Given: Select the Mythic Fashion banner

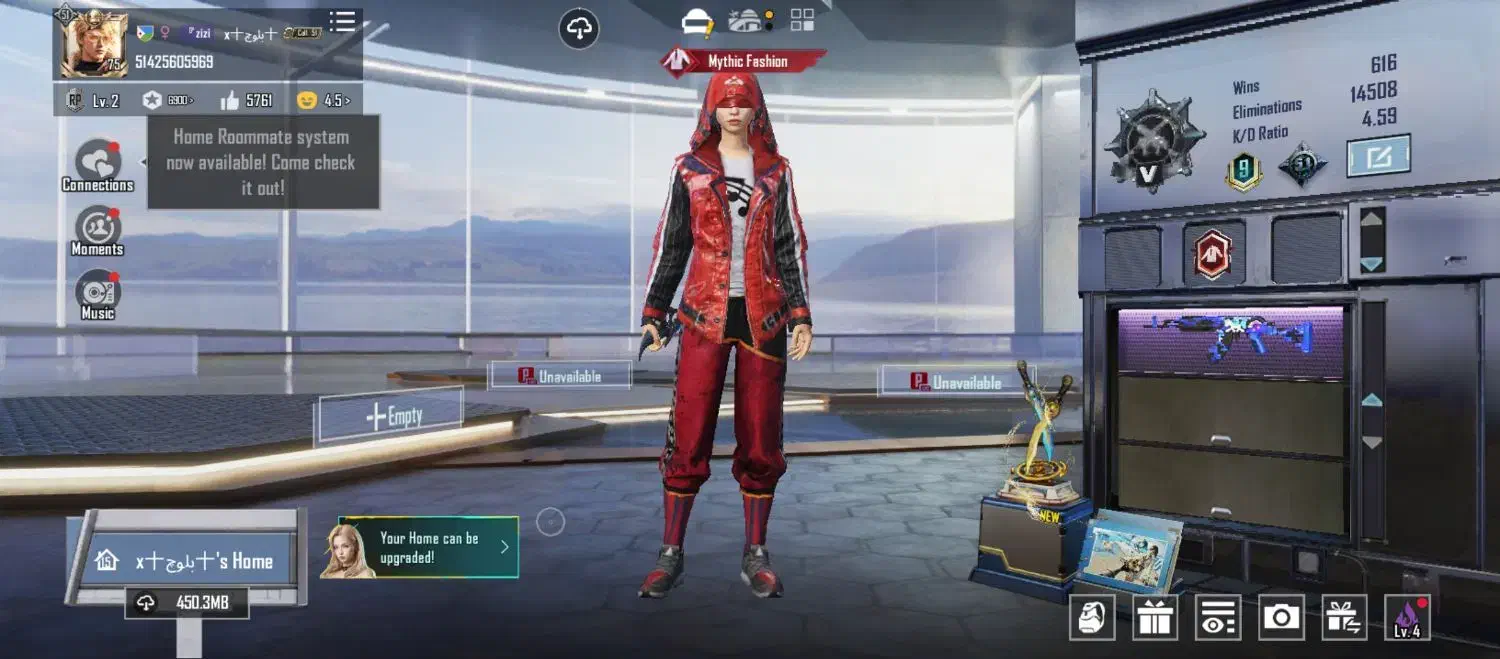Looking at the screenshot, I should coord(744,62).
